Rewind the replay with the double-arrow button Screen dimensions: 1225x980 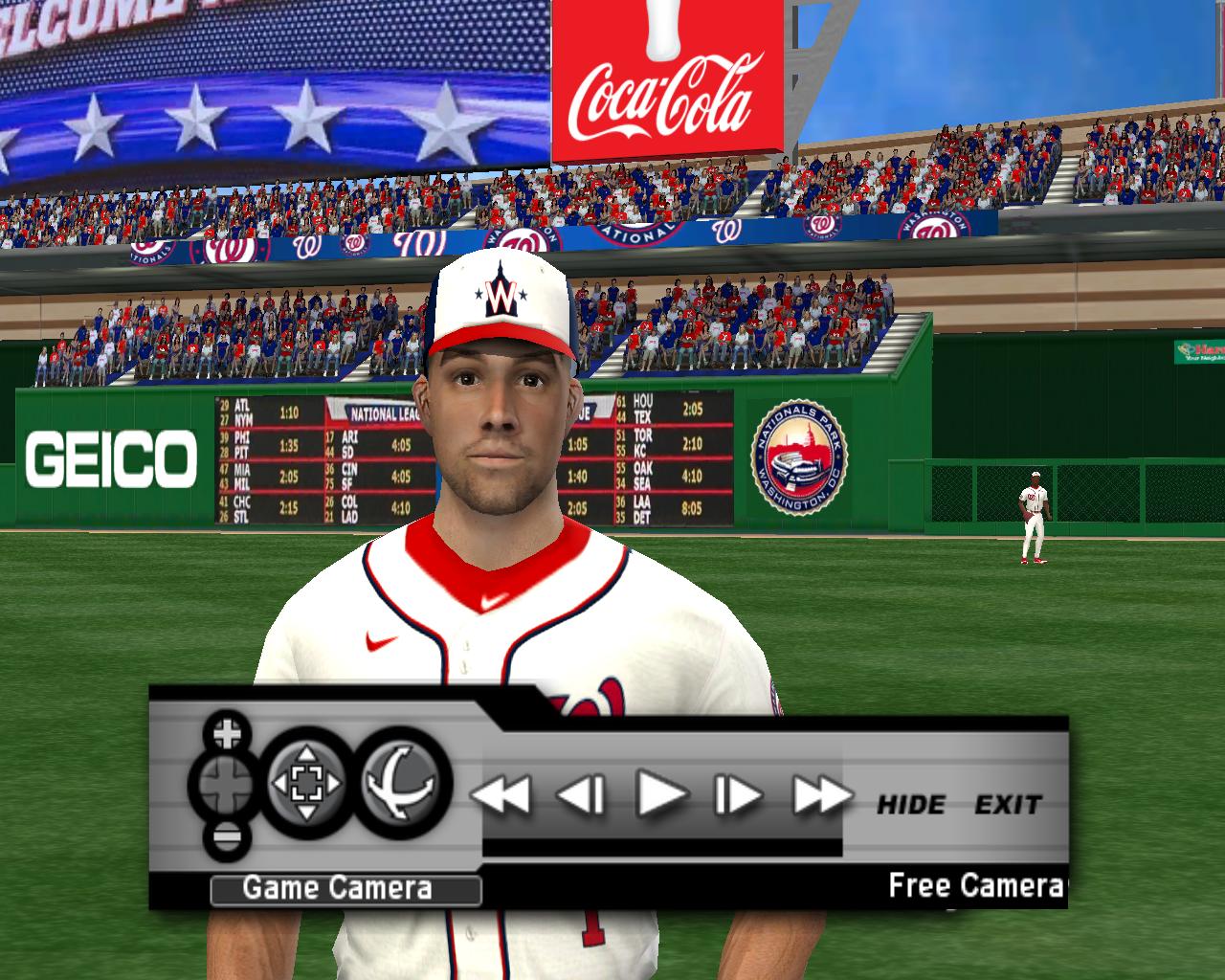(x=502, y=794)
